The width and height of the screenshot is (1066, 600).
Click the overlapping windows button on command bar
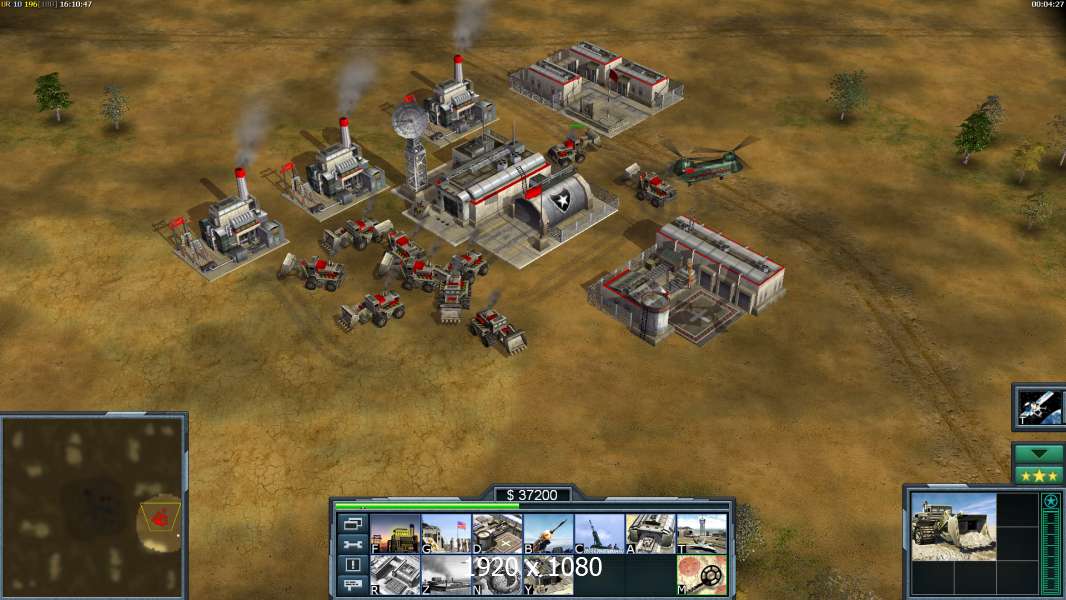tap(352, 524)
